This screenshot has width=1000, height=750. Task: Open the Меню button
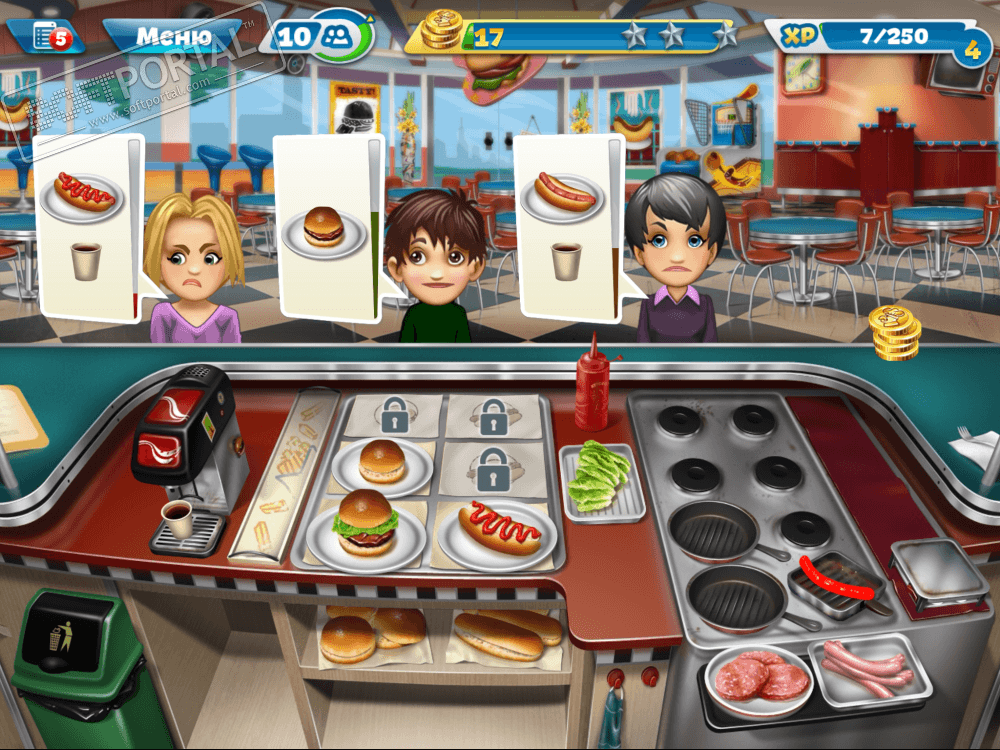[x=172, y=38]
